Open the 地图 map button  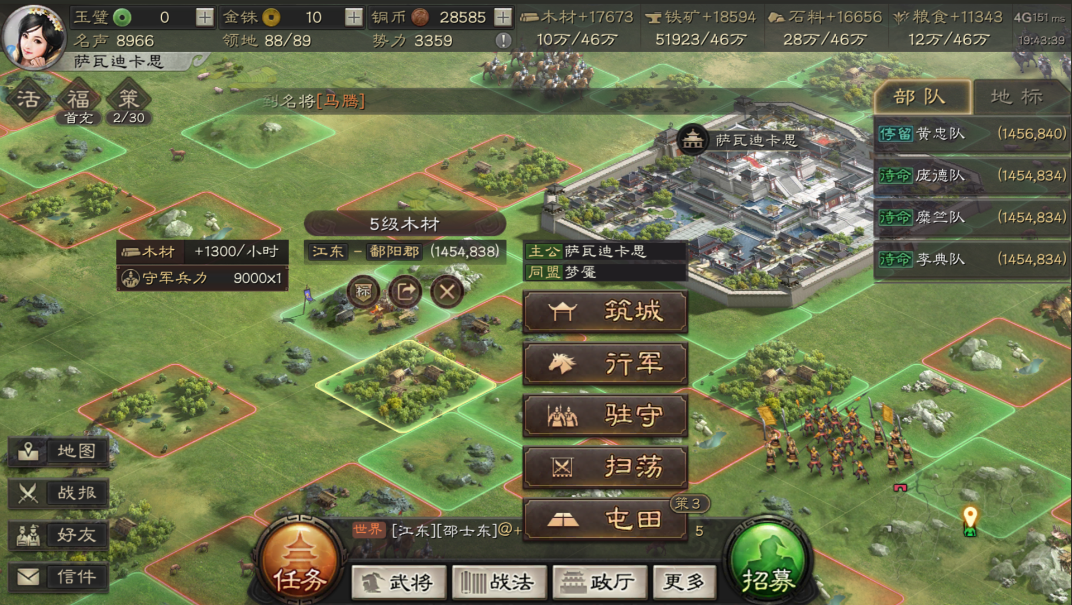tap(59, 452)
